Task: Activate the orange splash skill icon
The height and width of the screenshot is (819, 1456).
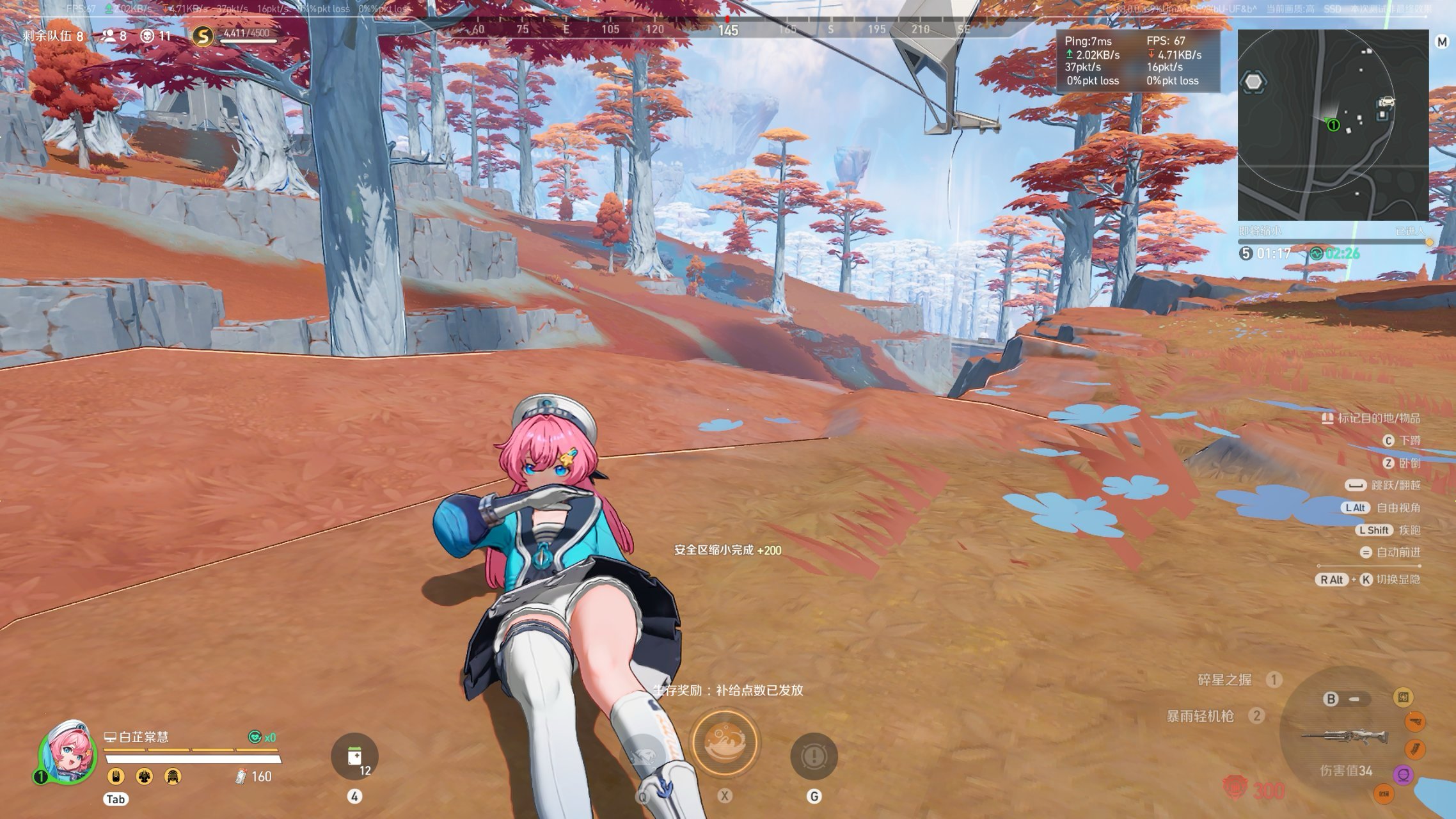Action: [x=725, y=742]
